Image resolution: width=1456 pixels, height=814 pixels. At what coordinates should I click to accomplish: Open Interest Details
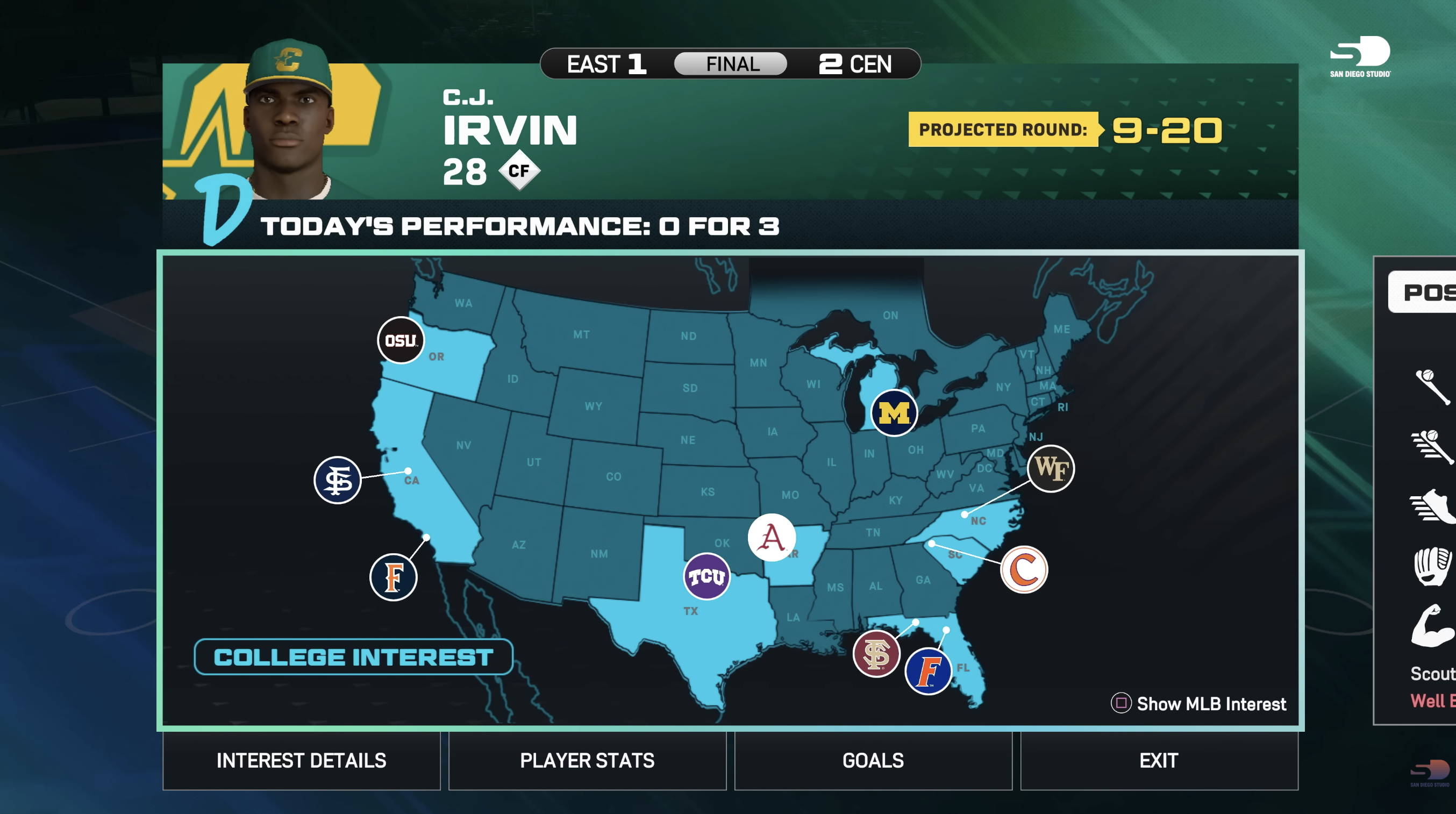click(x=301, y=761)
